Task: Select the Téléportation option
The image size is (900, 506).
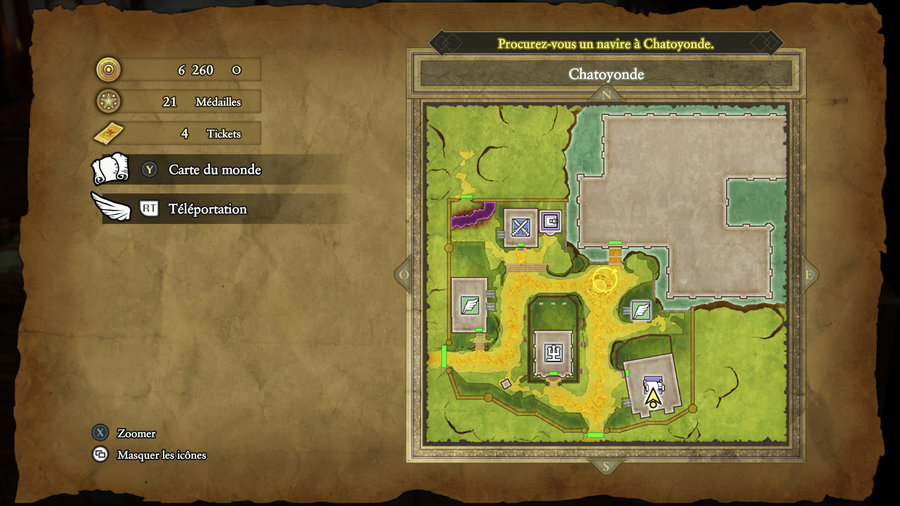Action: point(207,209)
